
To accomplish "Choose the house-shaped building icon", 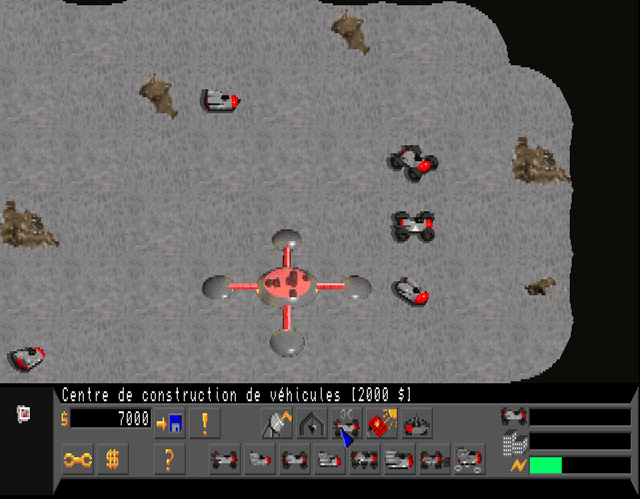I will click(x=311, y=424).
